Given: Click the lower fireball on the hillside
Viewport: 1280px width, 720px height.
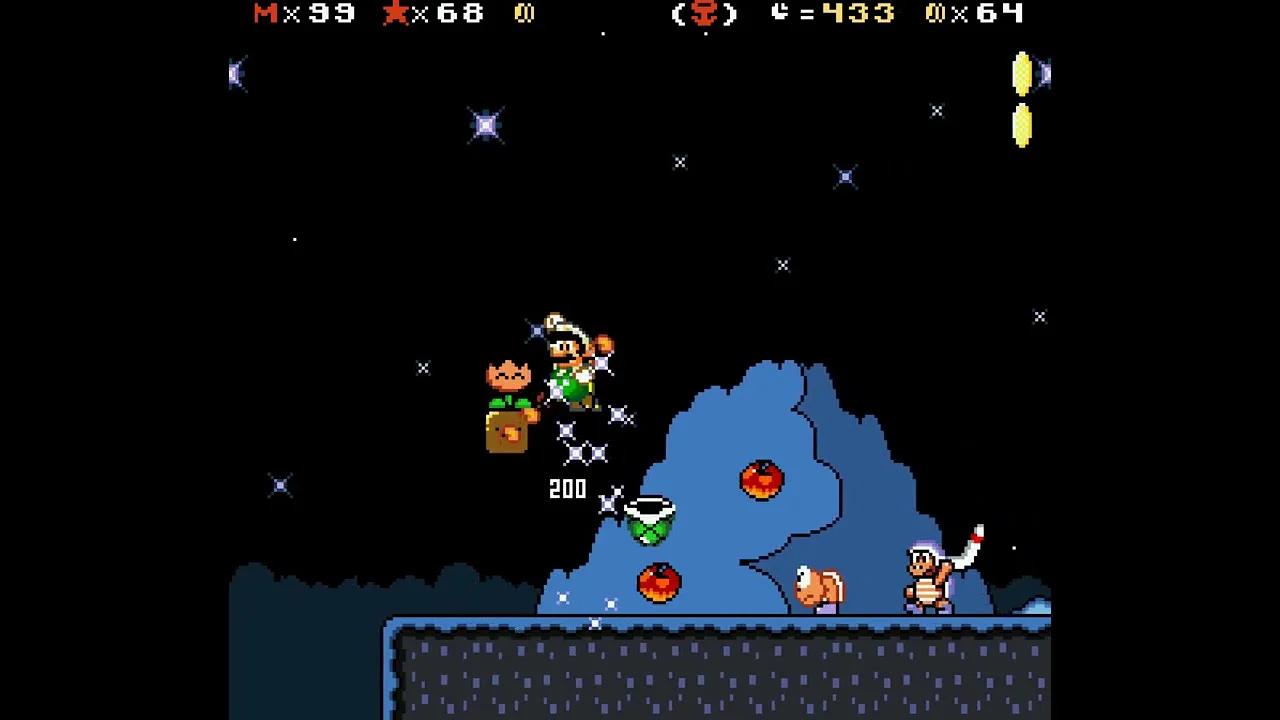Looking at the screenshot, I should pos(660,583).
